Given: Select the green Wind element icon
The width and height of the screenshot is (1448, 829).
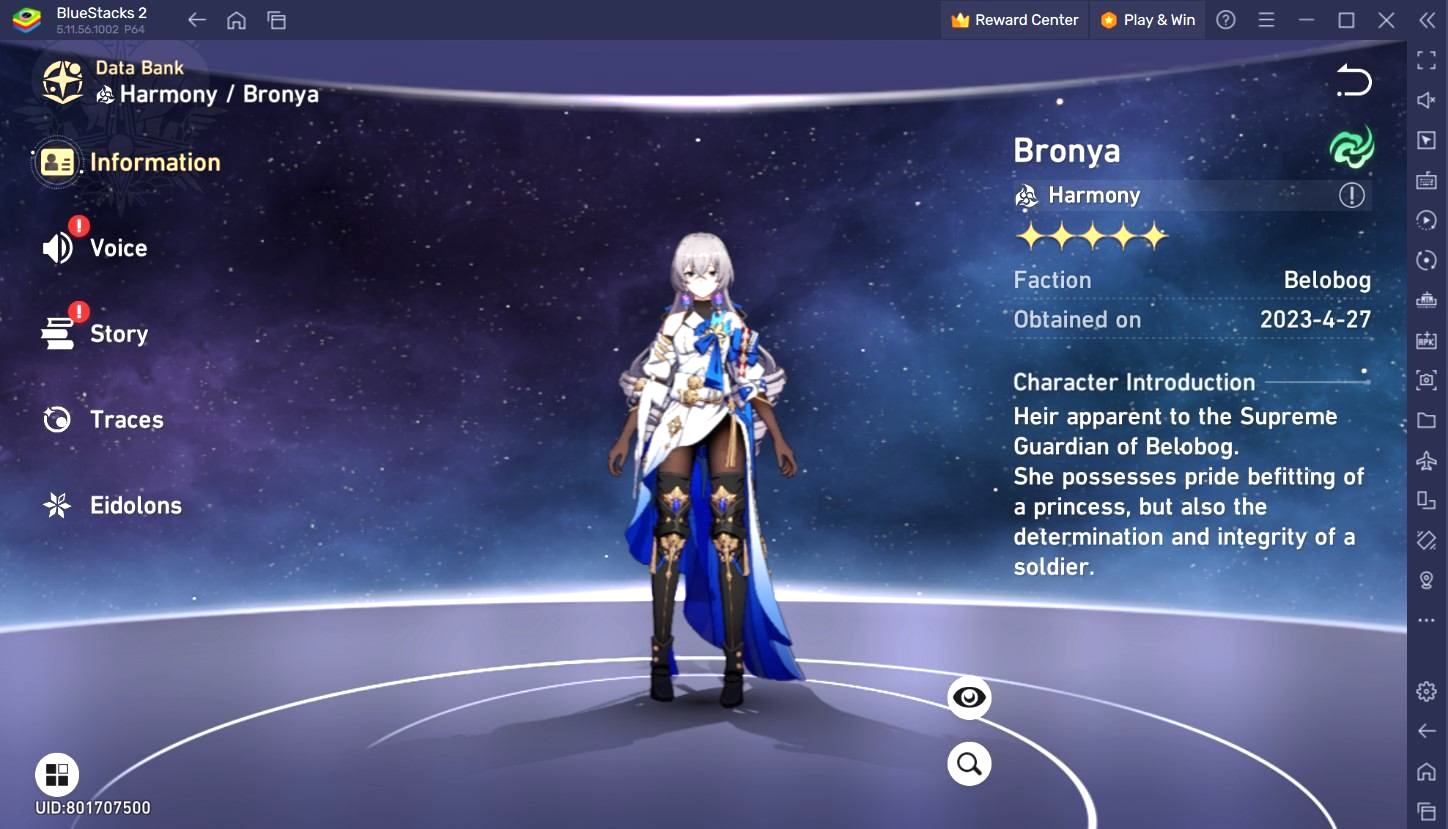Looking at the screenshot, I should click(x=1351, y=148).
